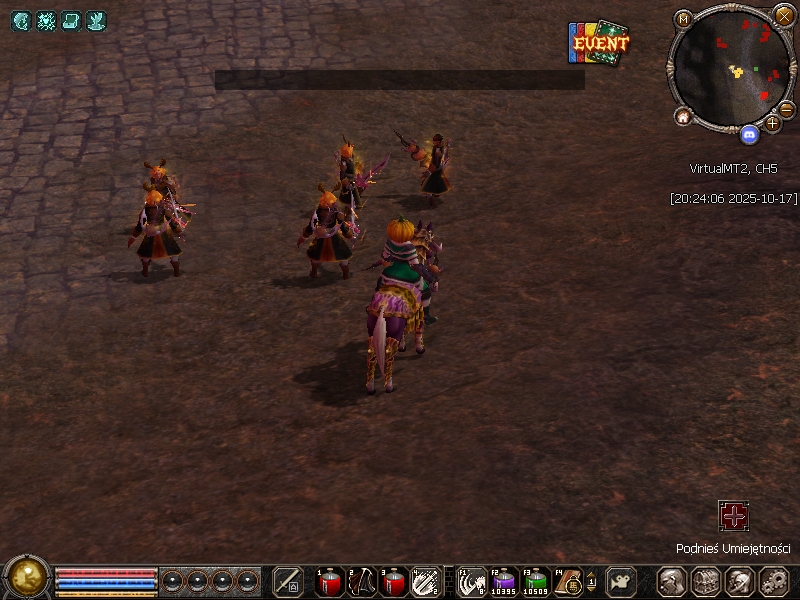Use the green potion in slot F3
This screenshot has width=800, height=600.
coord(537,580)
